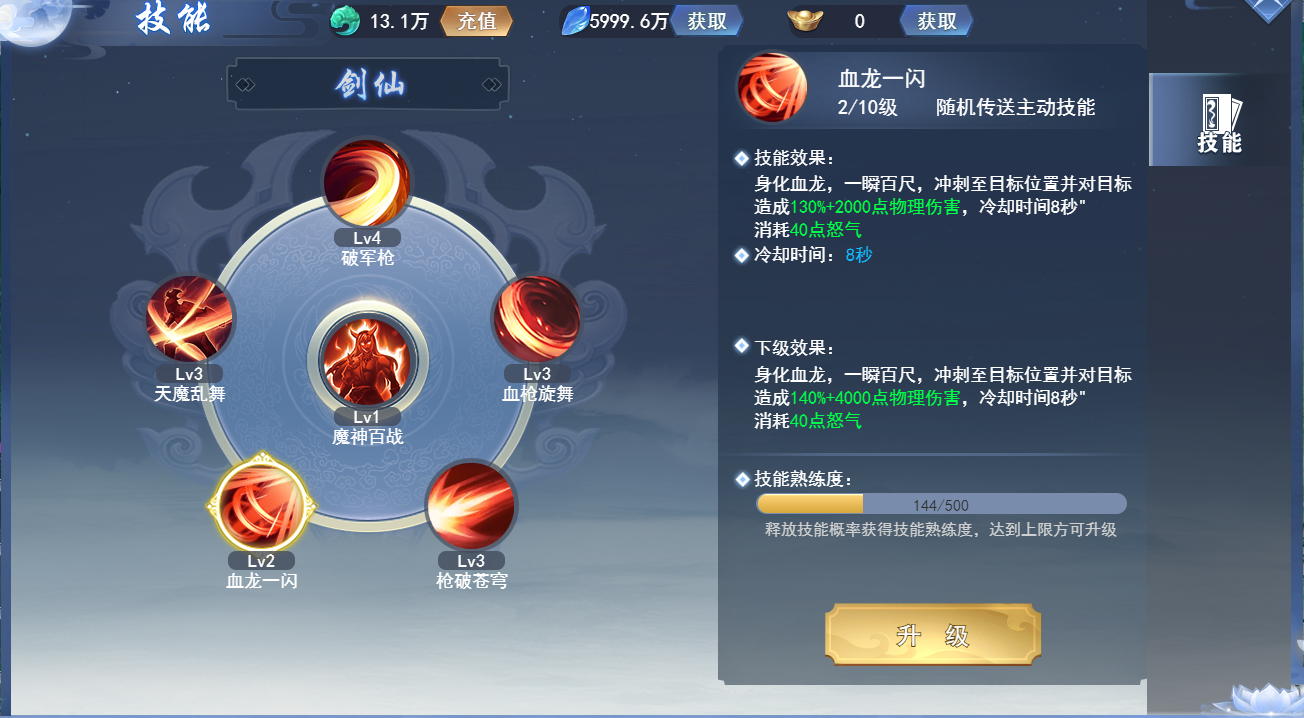The image size is (1304, 718).
Task: Select the 破军枪 skill icon
Action: tap(367, 184)
